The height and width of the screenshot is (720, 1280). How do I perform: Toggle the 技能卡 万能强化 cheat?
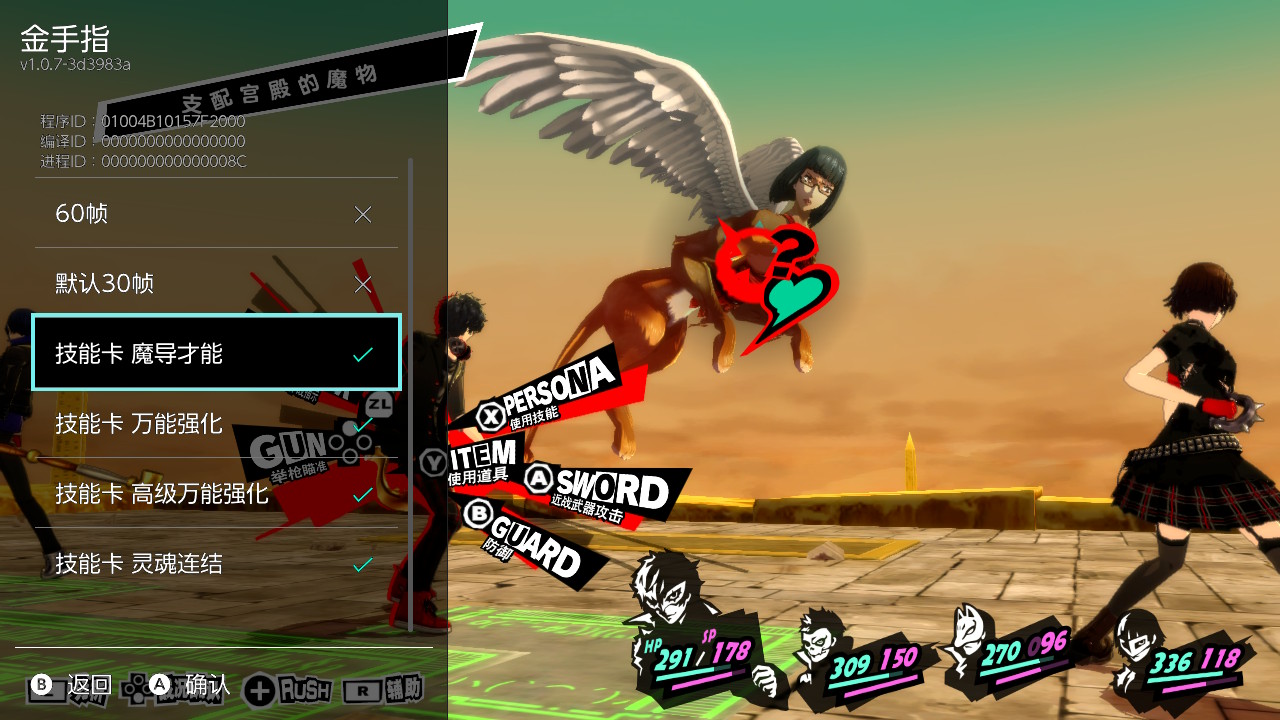(216, 424)
